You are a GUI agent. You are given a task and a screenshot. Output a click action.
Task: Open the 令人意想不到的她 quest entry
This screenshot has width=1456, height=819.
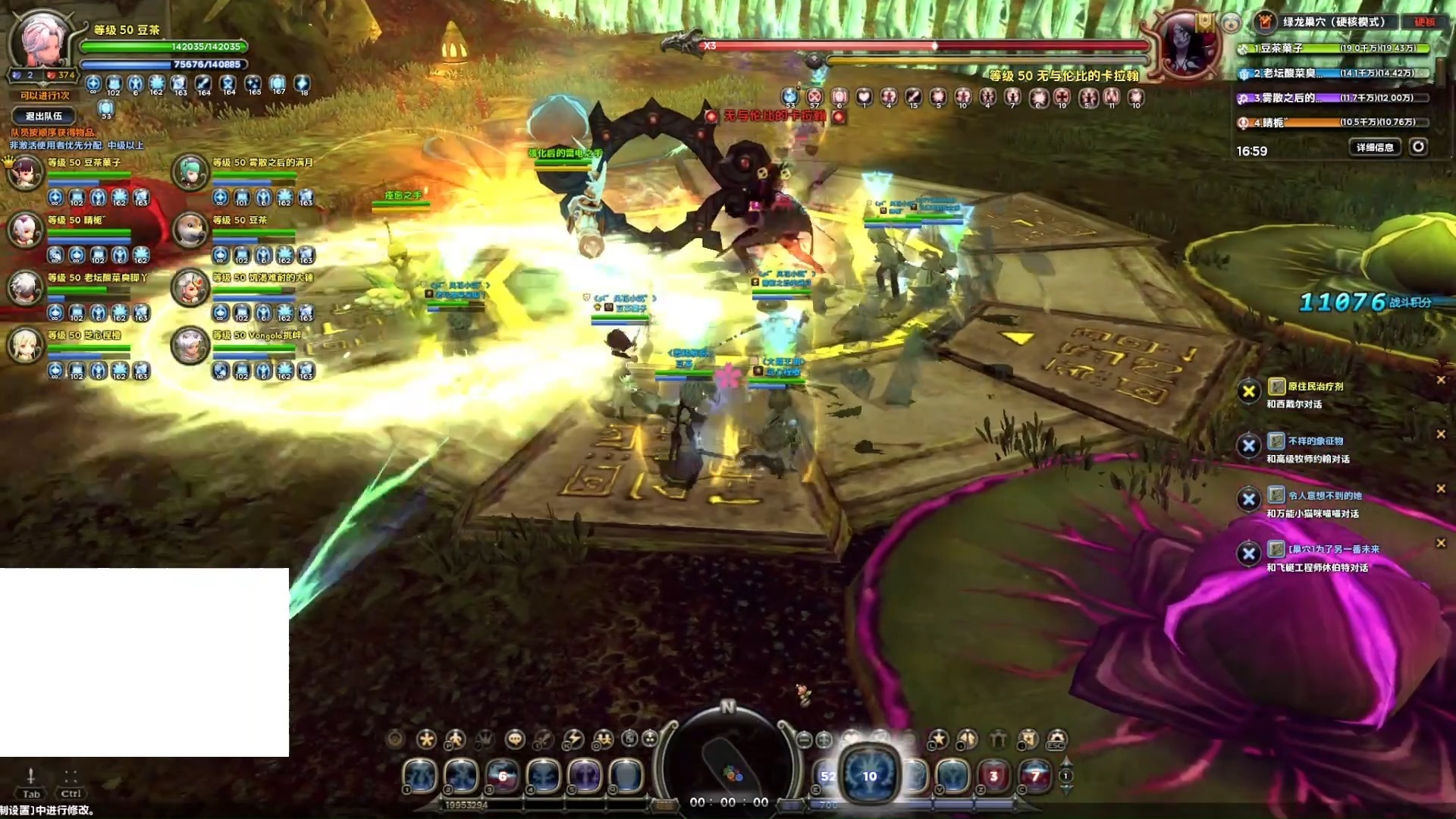(x=1324, y=496)
